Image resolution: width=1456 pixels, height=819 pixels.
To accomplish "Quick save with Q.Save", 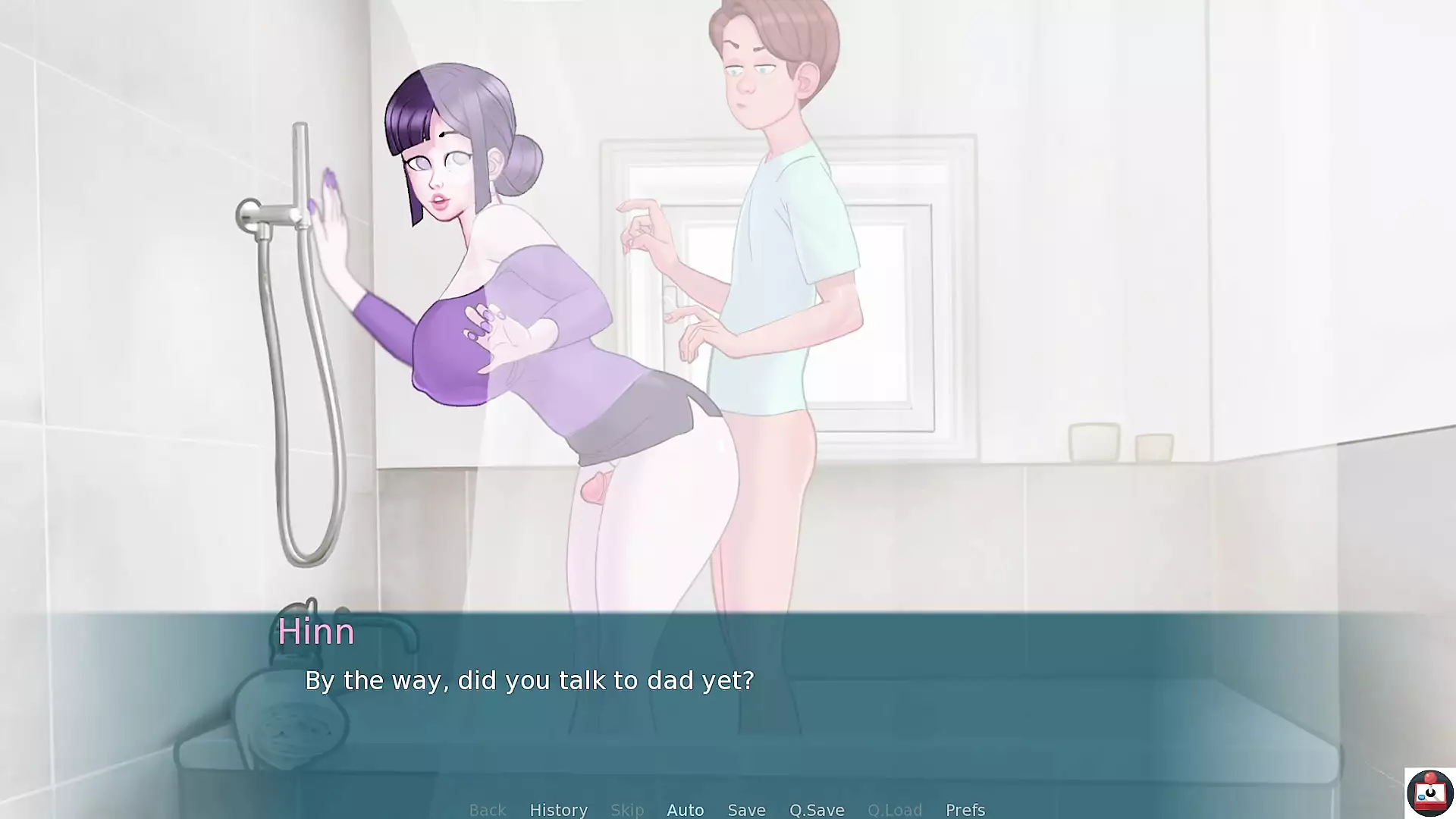I will (x=816, y=809).
